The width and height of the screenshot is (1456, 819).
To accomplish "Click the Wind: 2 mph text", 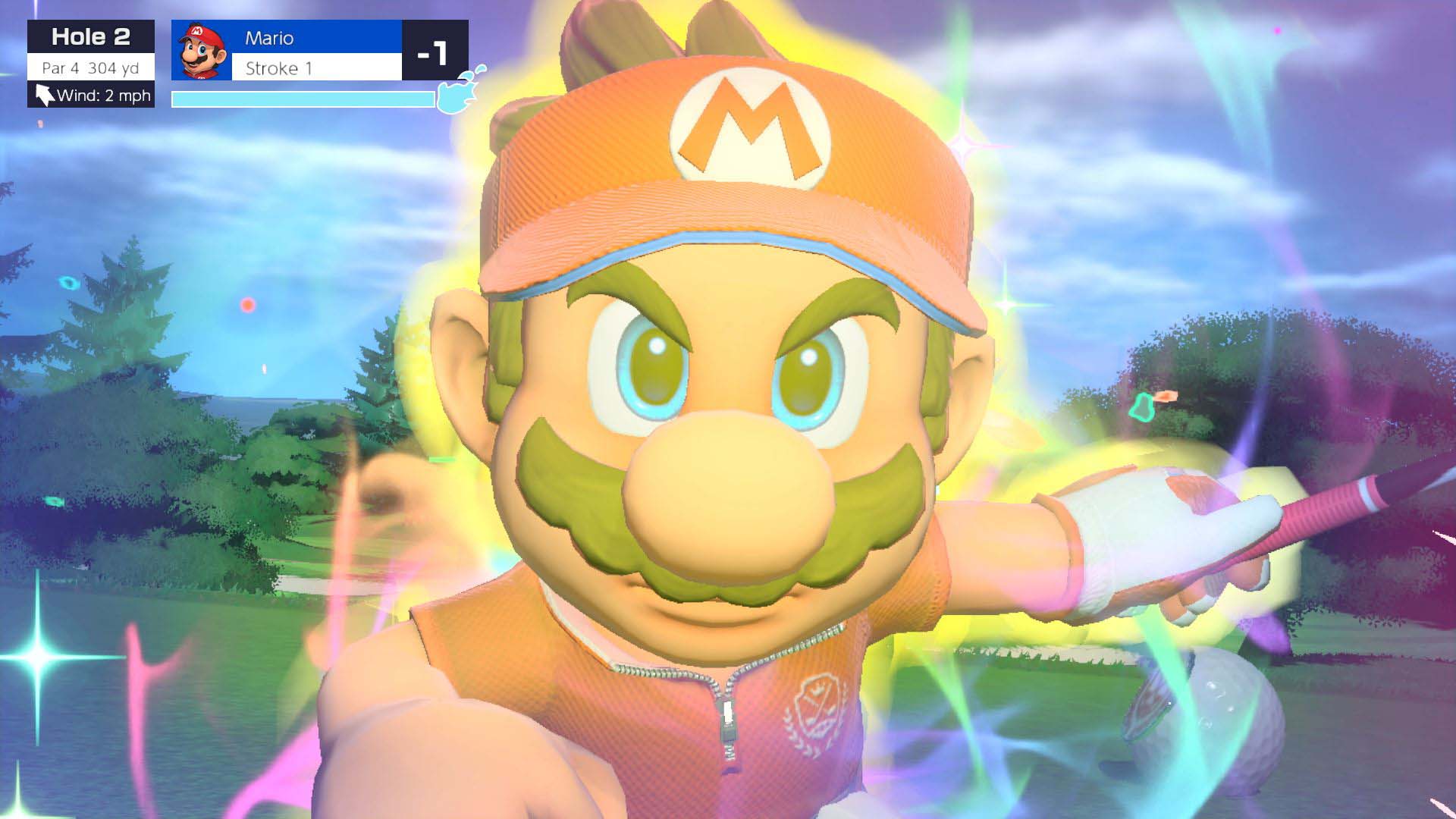I will 105,96.
